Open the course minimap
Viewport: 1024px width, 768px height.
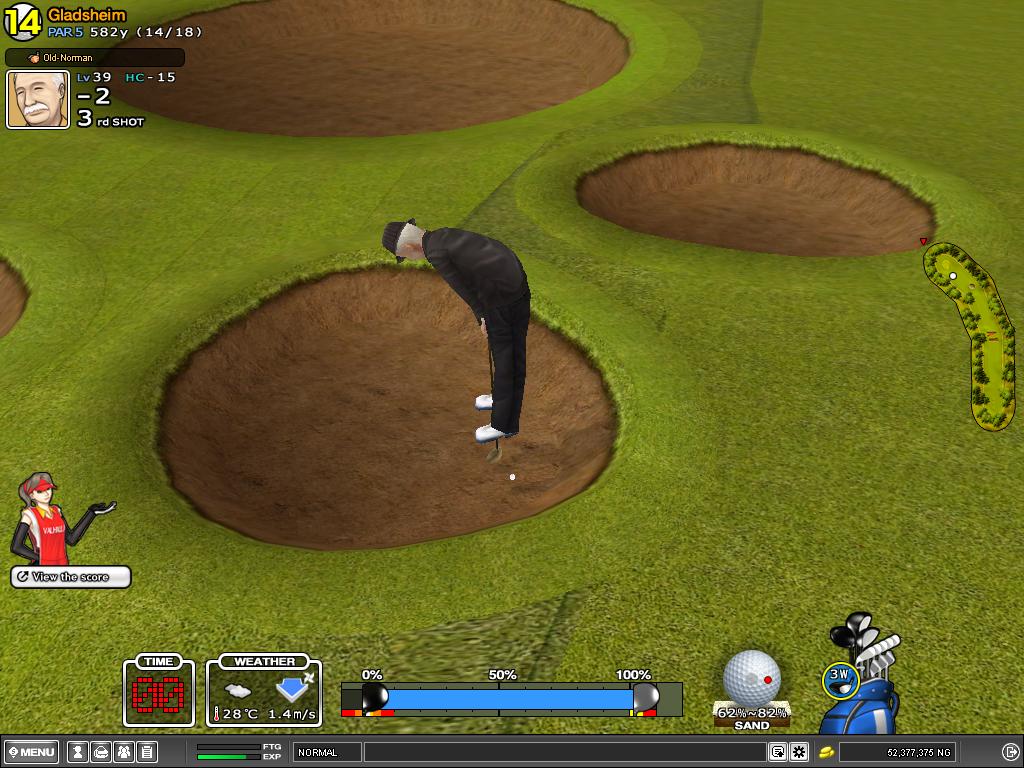pos(972,335)
